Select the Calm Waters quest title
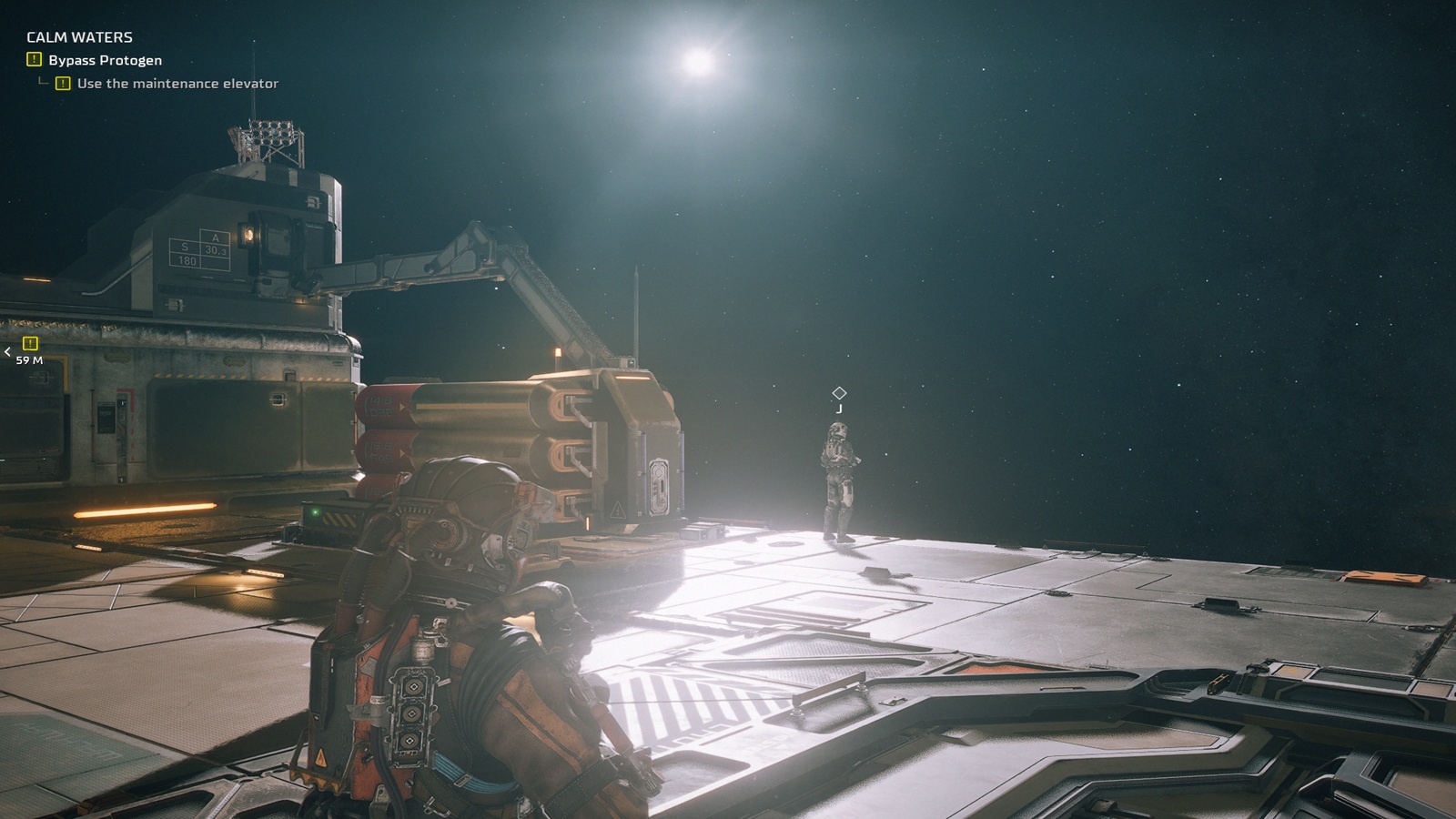The image size is (1456, 819). point(79,37)
